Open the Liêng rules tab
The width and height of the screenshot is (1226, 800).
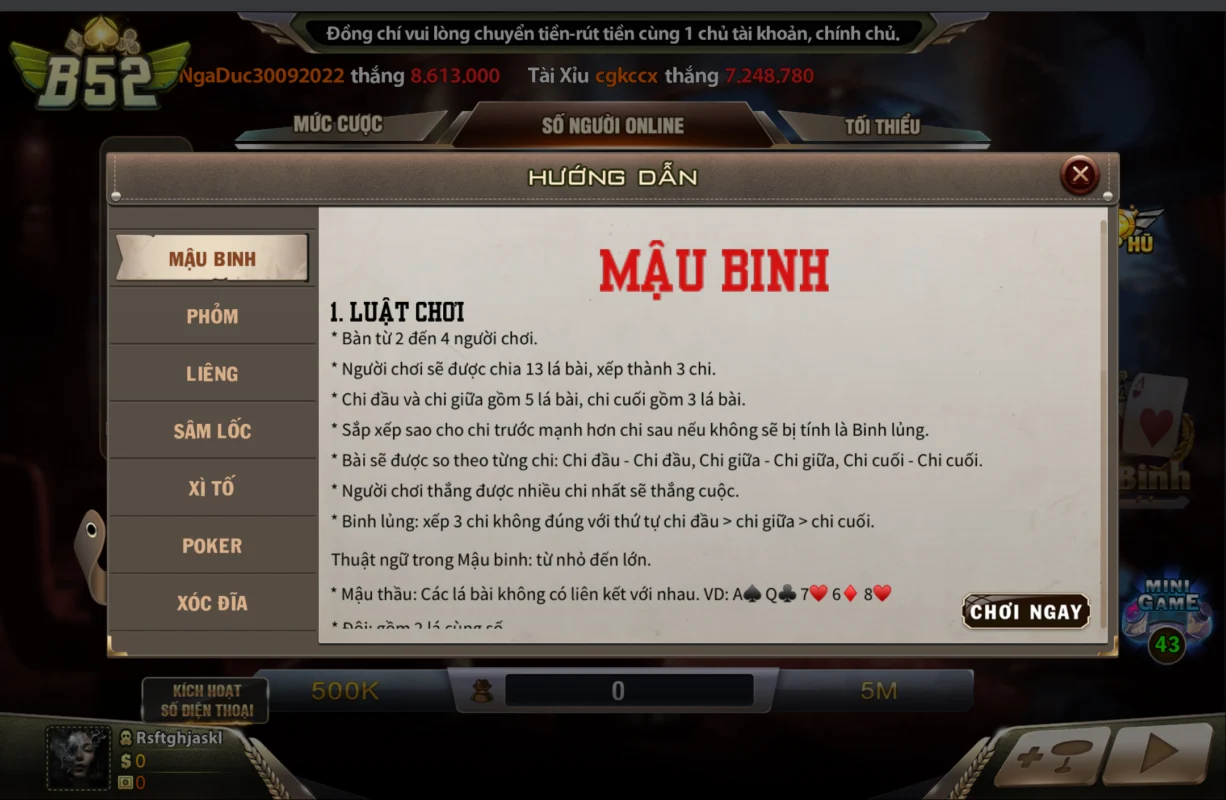point(212,374)
